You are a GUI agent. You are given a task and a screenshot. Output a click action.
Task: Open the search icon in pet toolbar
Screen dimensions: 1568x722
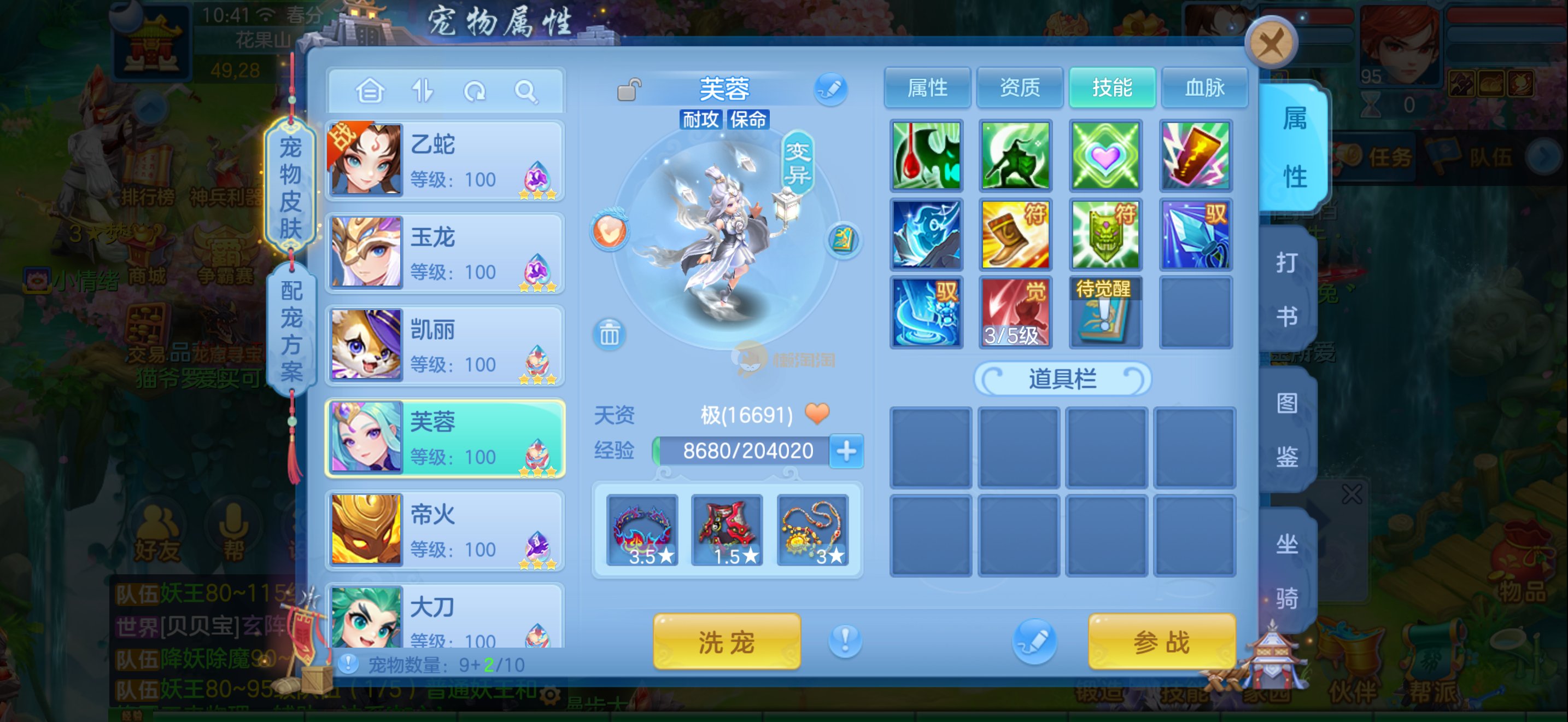[525, 92]
